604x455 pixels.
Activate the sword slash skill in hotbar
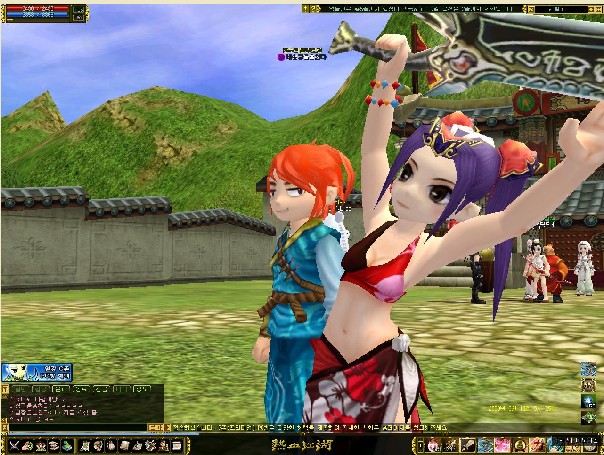[x=452, y=444]
